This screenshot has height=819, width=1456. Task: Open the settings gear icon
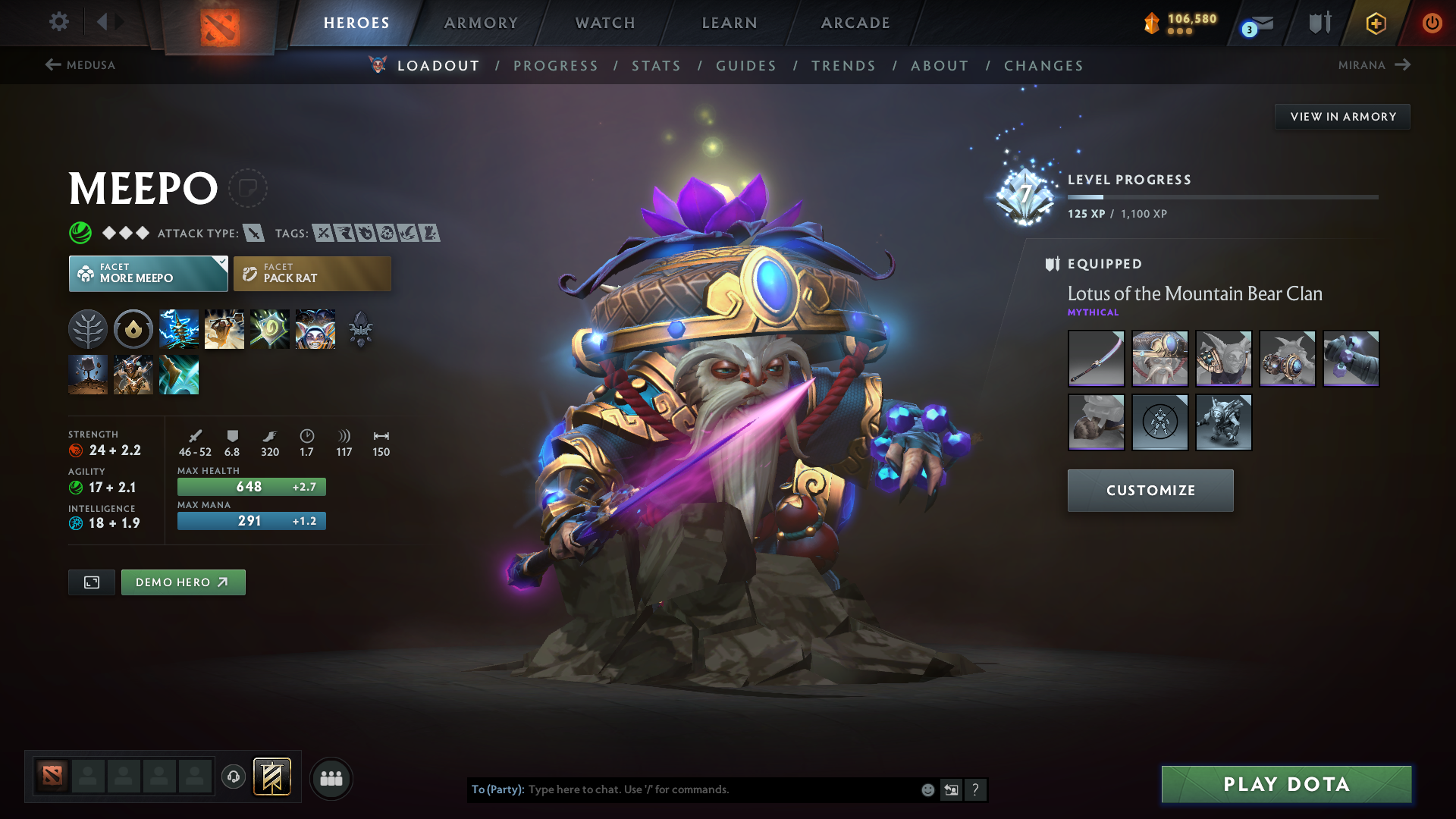(x=59, y=22)
